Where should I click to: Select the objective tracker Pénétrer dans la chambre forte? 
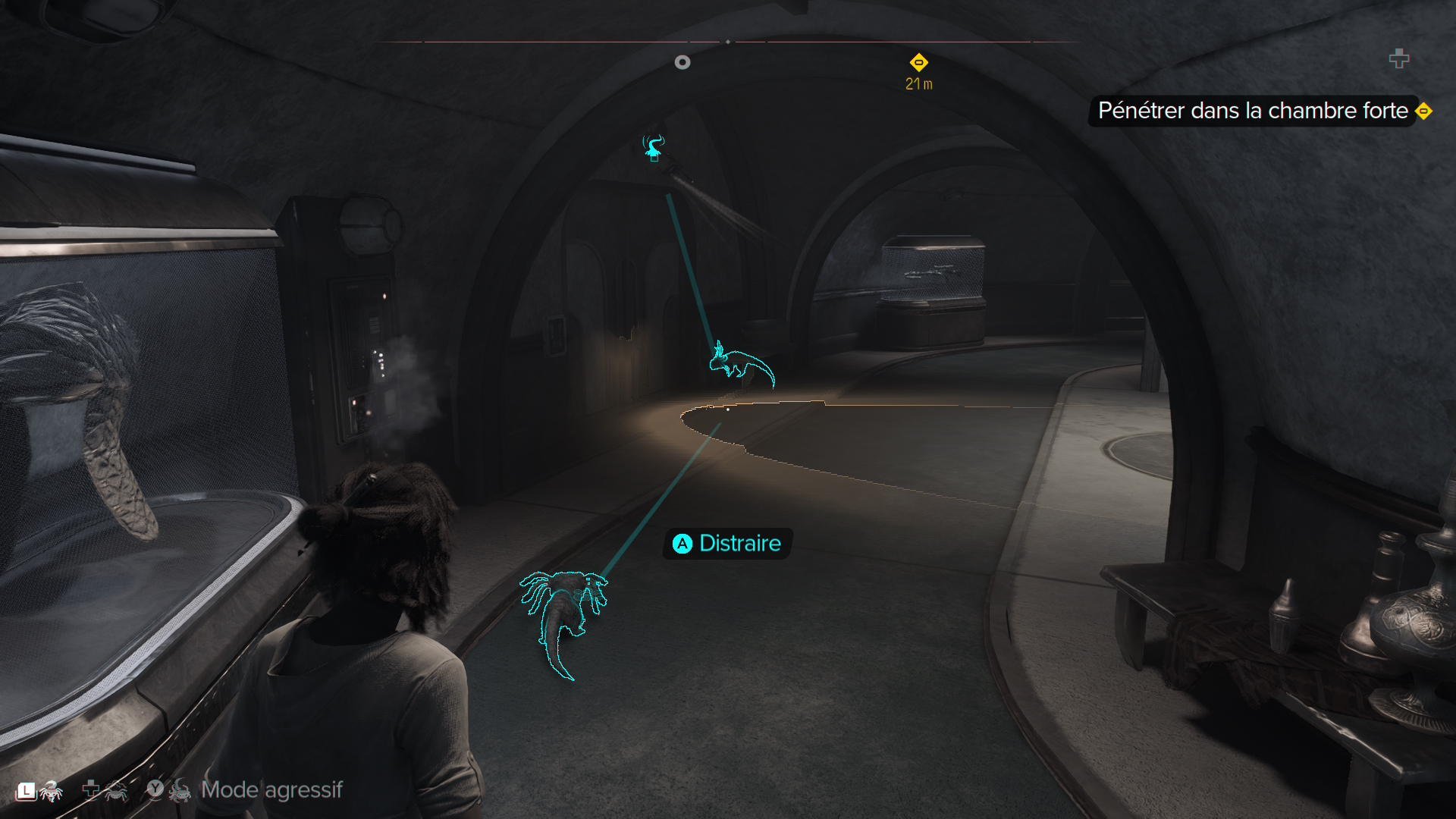point(1253,111)
